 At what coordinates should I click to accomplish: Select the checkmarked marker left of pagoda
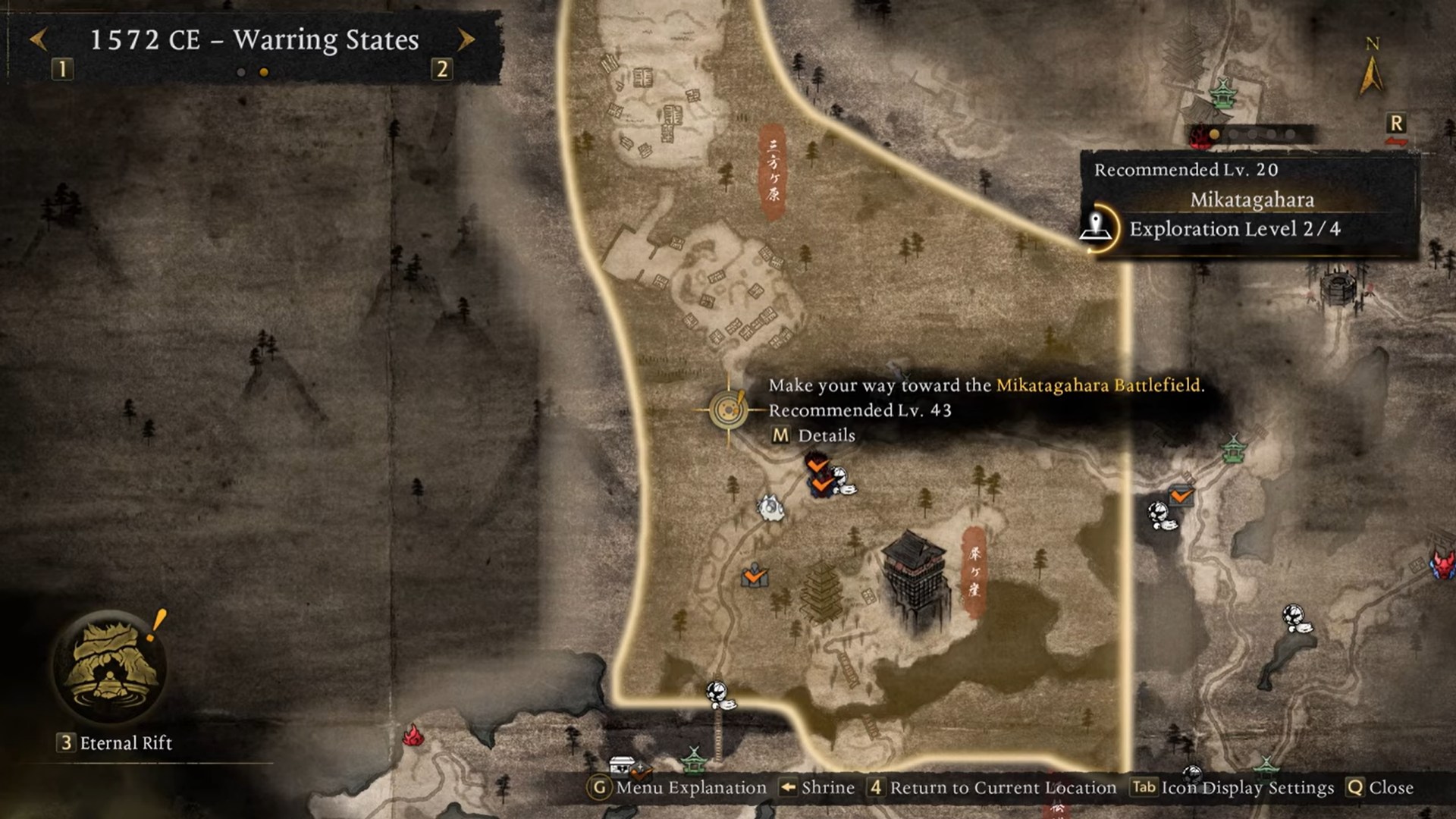pos(755,576)
